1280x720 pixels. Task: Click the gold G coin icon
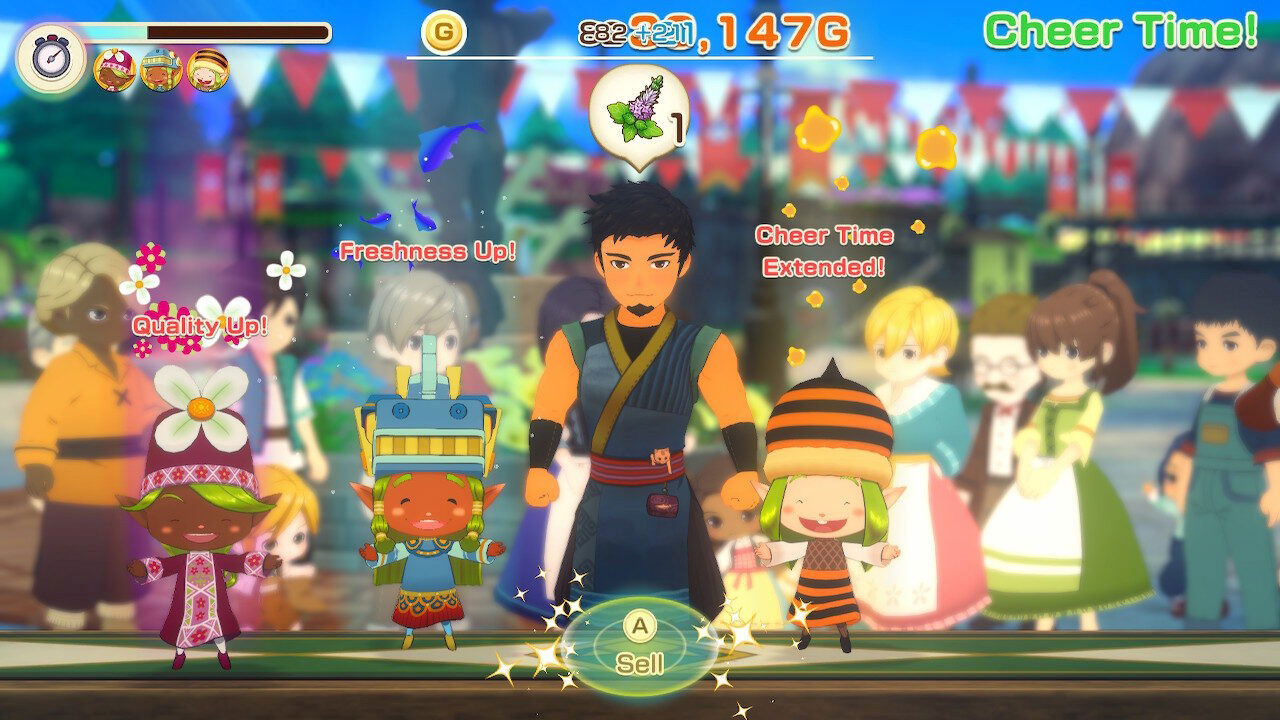tap(443, 30)
